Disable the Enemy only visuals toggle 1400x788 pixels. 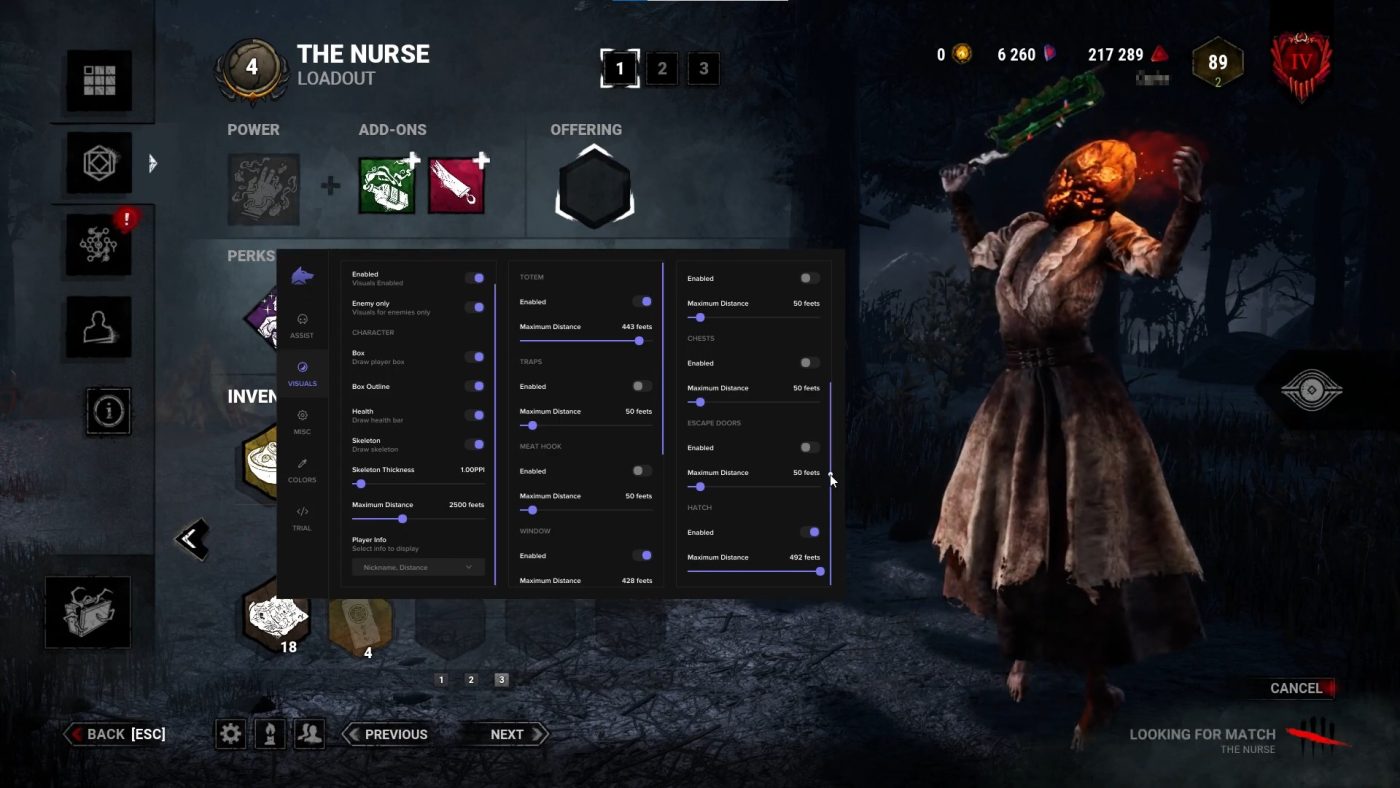pyautogui.click(x=475, y=307)
